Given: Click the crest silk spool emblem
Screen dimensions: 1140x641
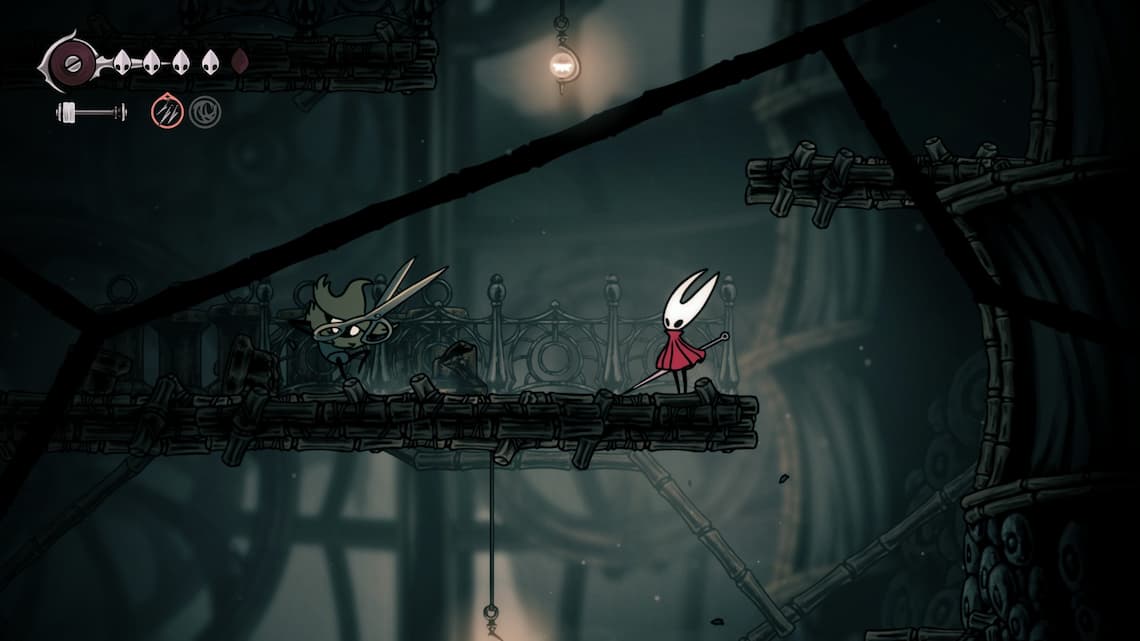Looking at the screenshot, I should 72,63.
